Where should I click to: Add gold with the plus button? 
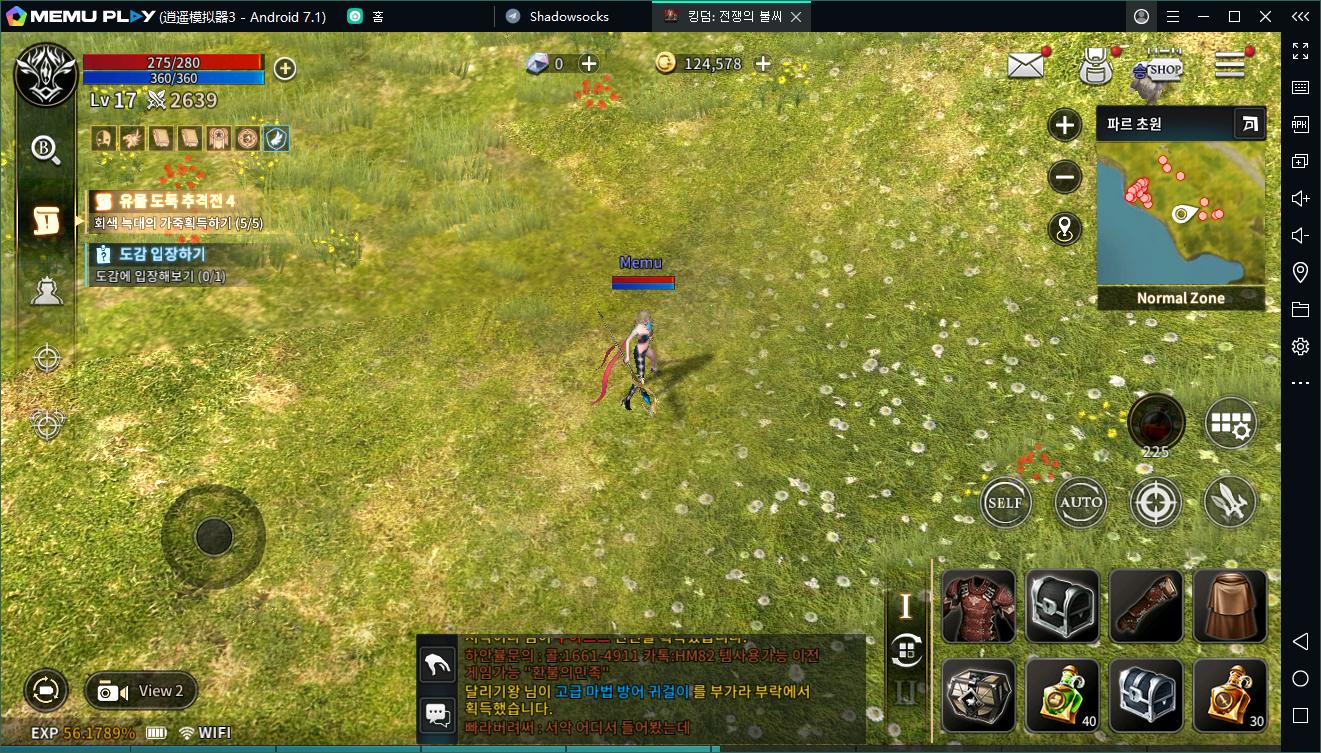coord(763,64)
